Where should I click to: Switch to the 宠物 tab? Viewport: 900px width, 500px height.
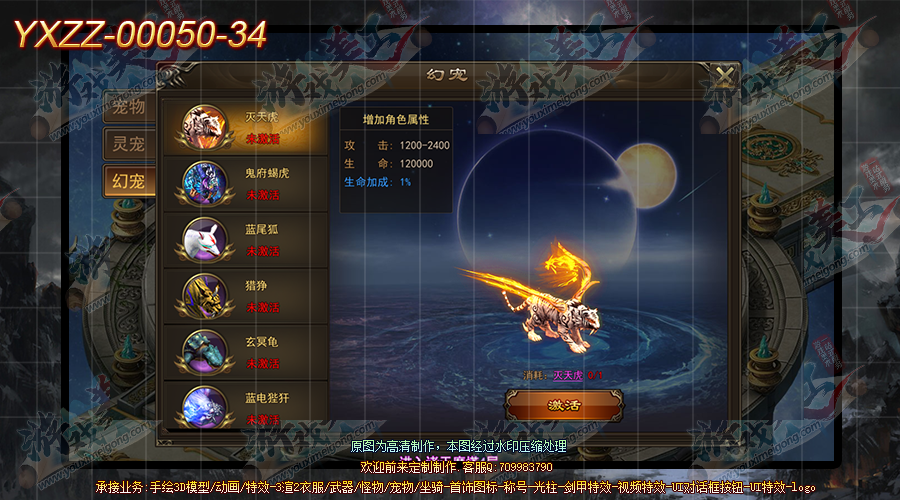click(x=128, y=105)
